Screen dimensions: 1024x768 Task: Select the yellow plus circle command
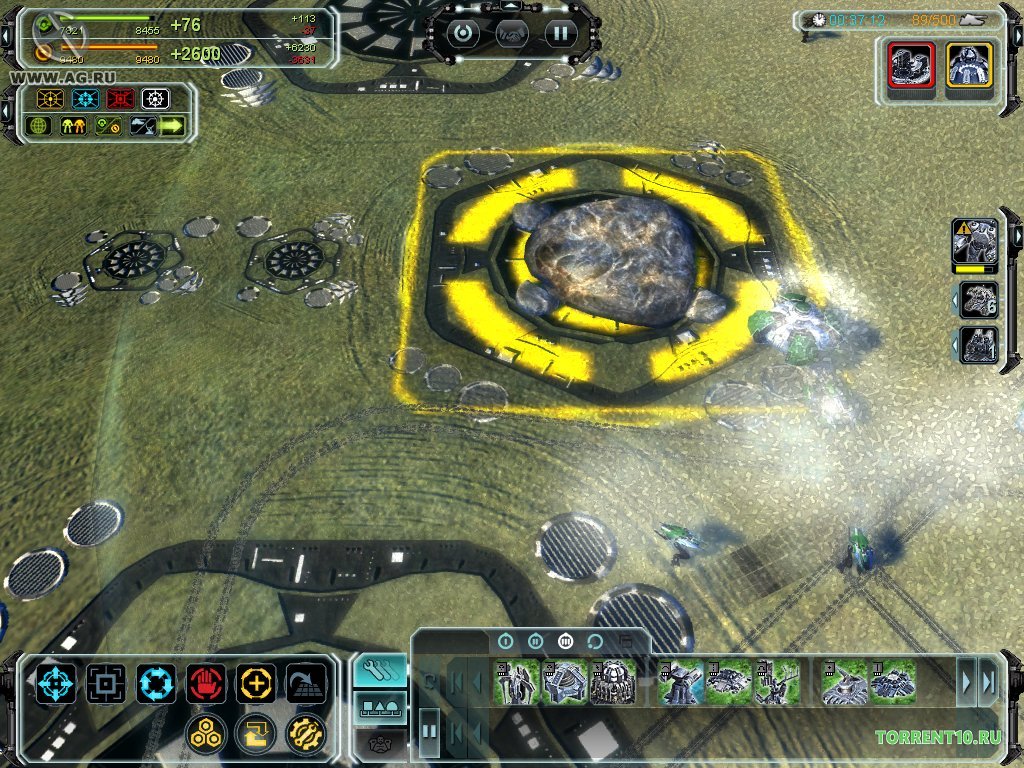(x=256, y=684)
